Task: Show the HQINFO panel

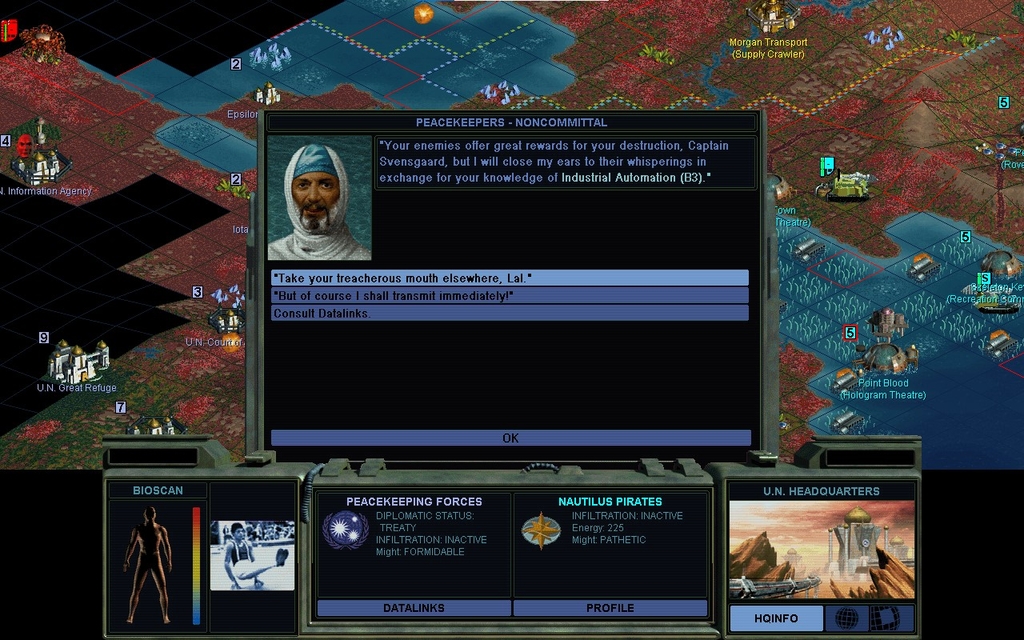Action: 775,618
